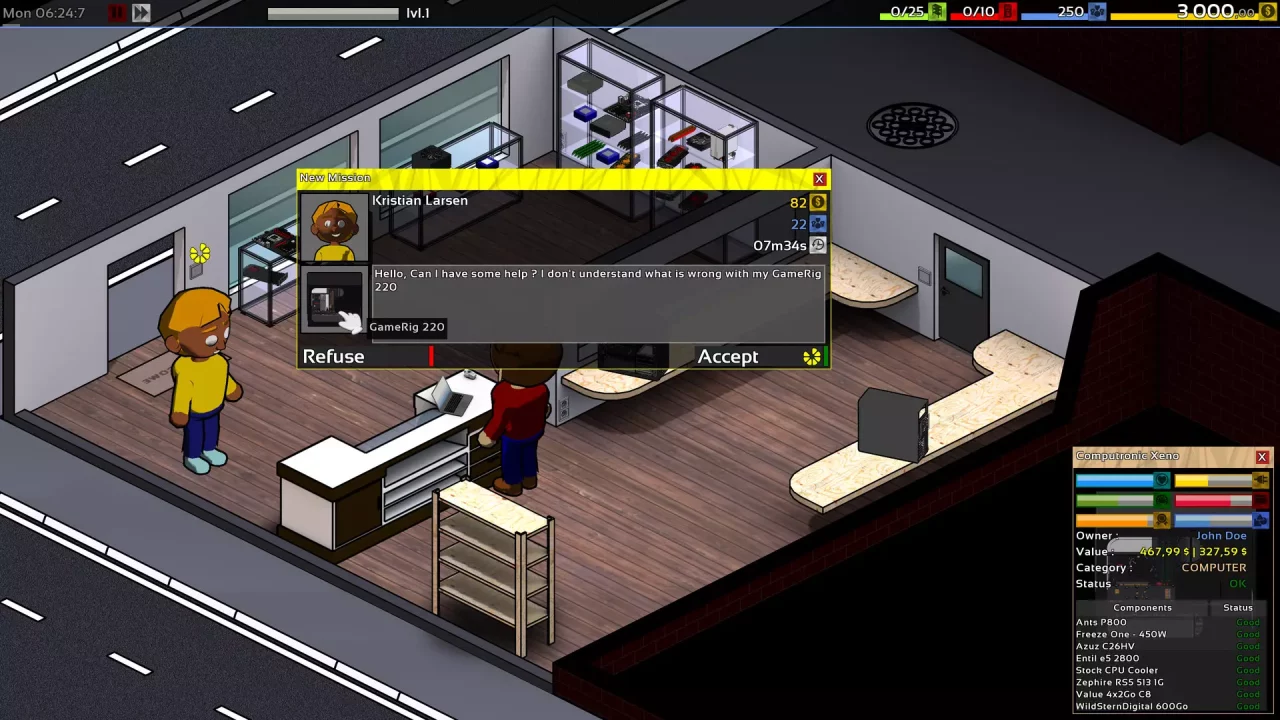
Task: Select the Zephire RS5 513 1G component
Action: 1119,682
